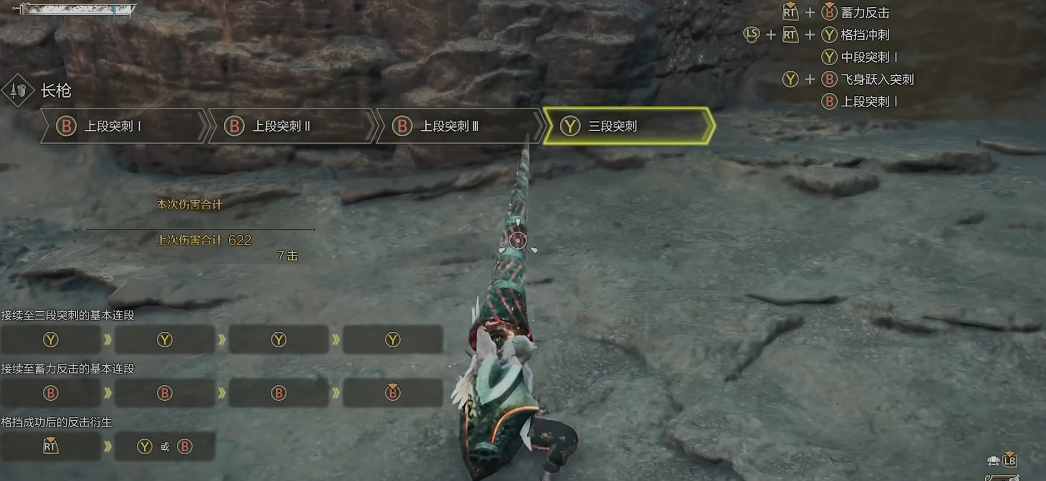
Task: Select the 上段突刺 II combo step tile
Action: 291,126
